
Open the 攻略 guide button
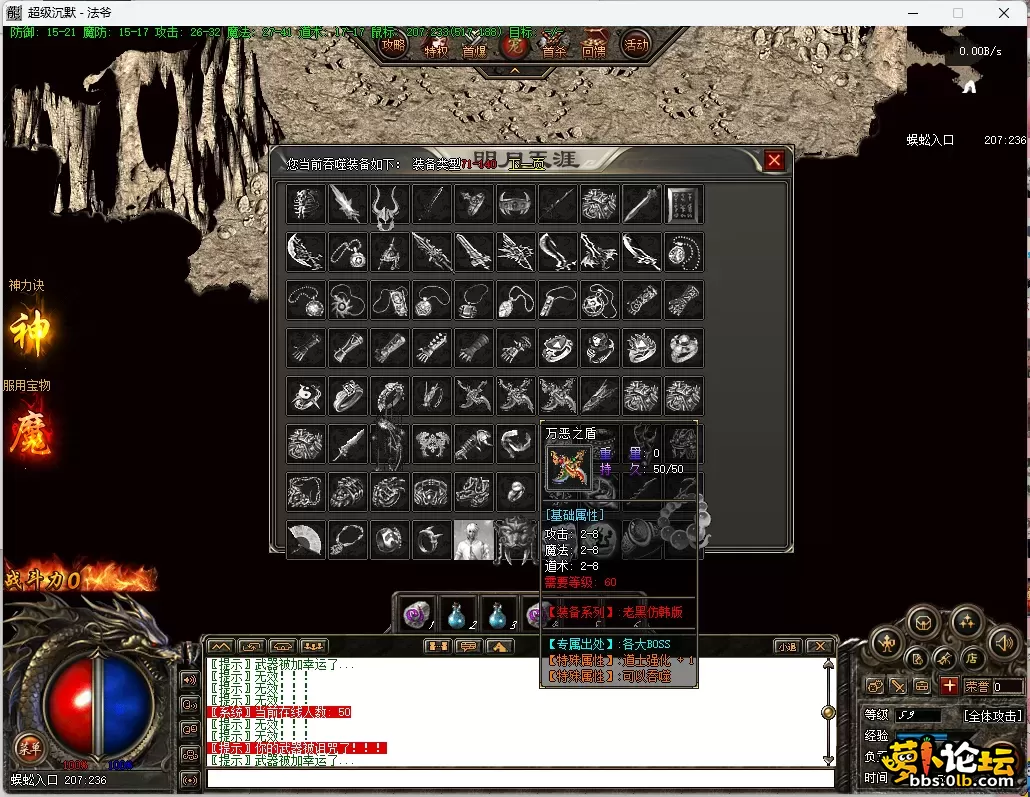pyautogui.click(x=395, y=45)
